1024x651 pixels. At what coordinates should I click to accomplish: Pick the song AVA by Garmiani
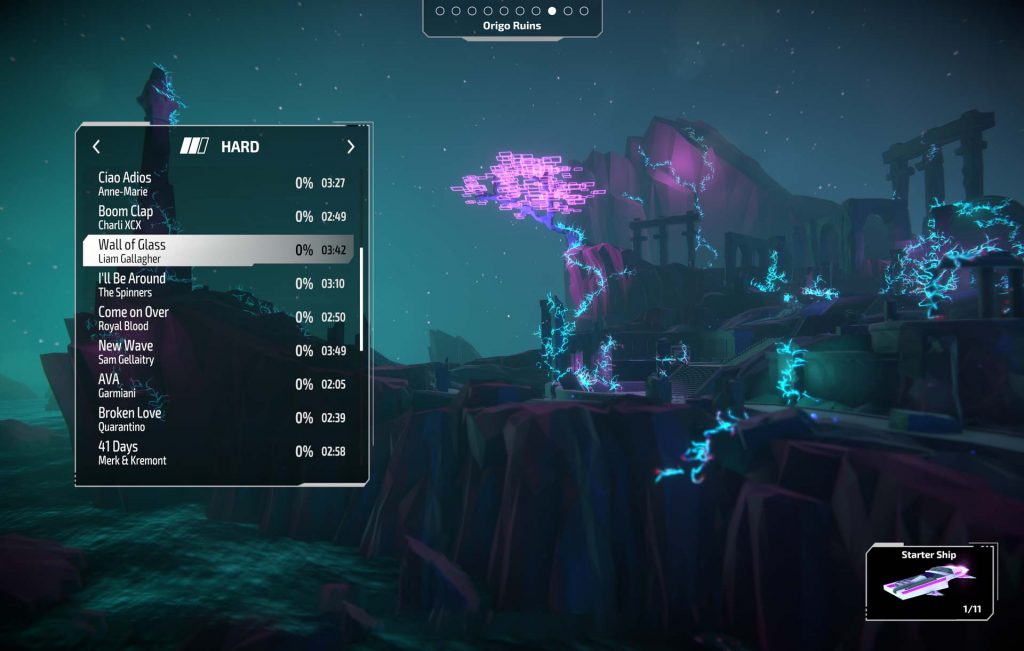pyautogui.click(x=218, y=385)
